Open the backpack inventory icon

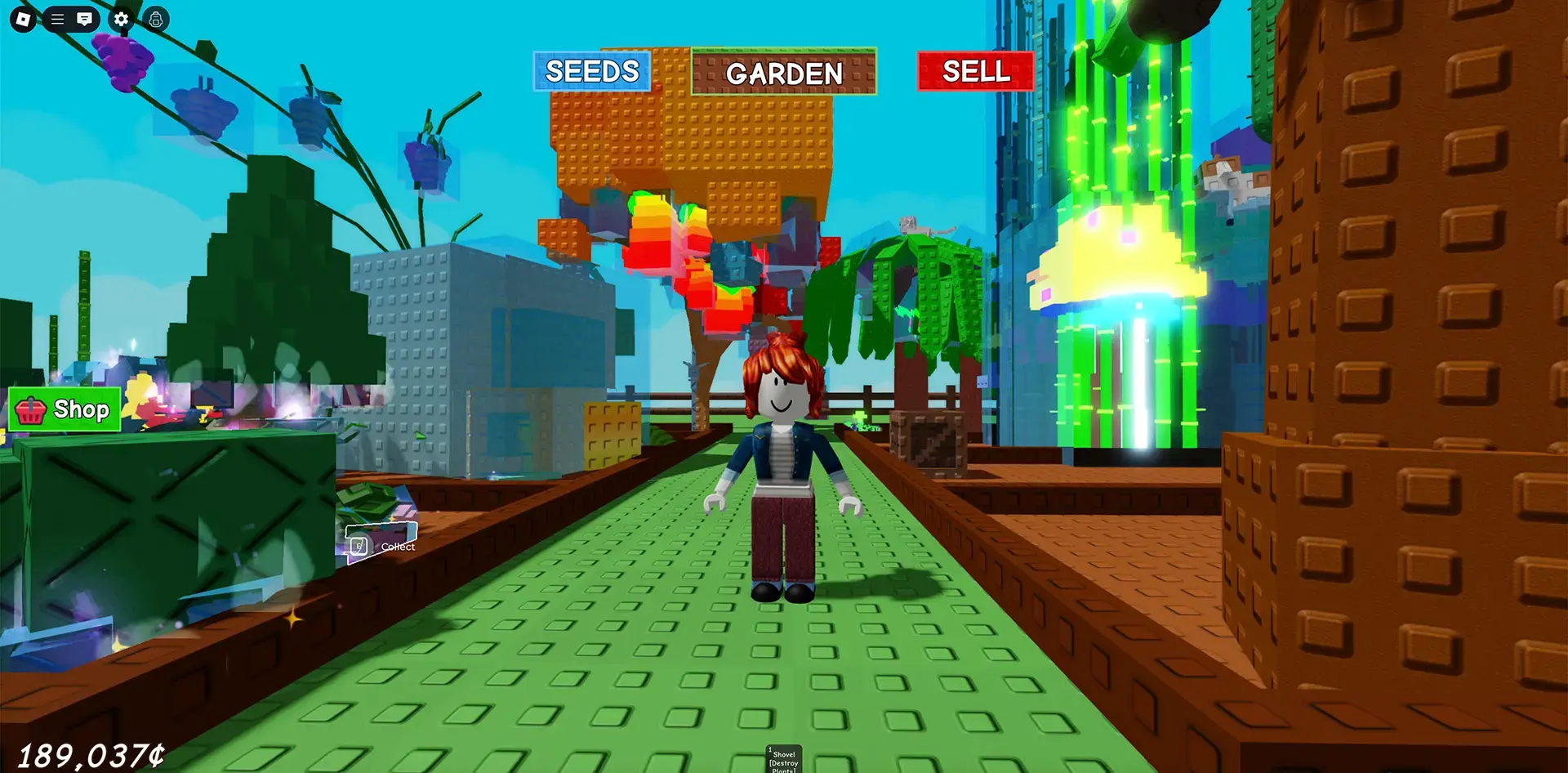pyautogui.click(x=154, y=20)
